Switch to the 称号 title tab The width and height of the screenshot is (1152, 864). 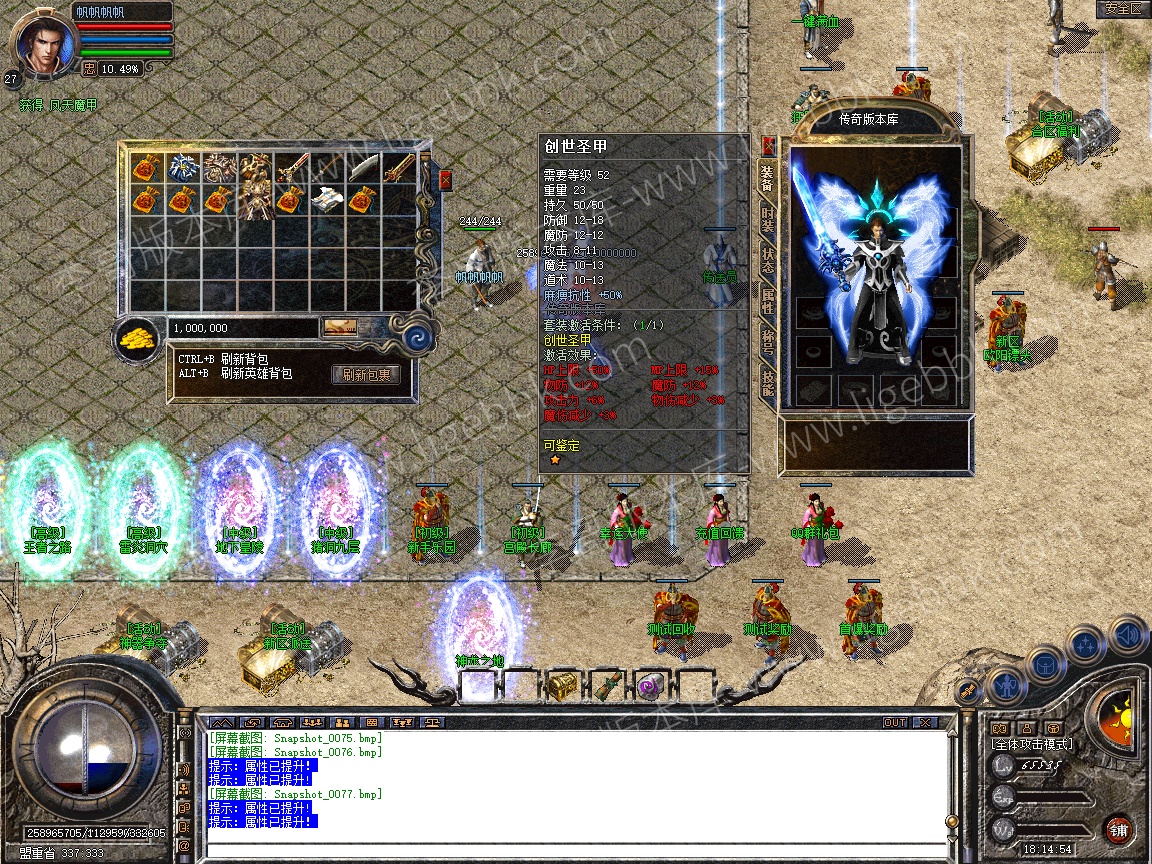coord(767,342)
